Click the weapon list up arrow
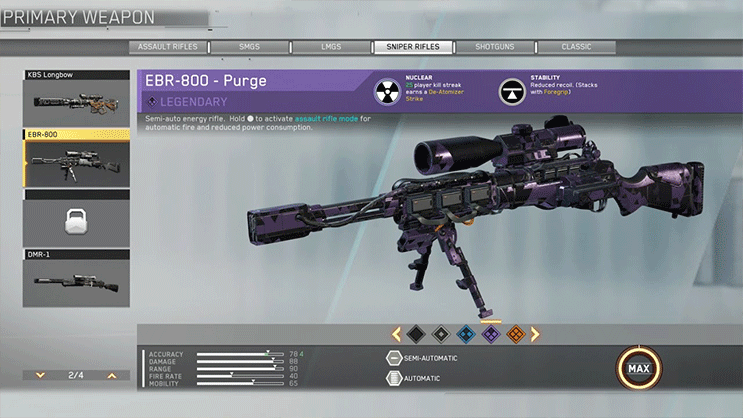 (111, 375)
